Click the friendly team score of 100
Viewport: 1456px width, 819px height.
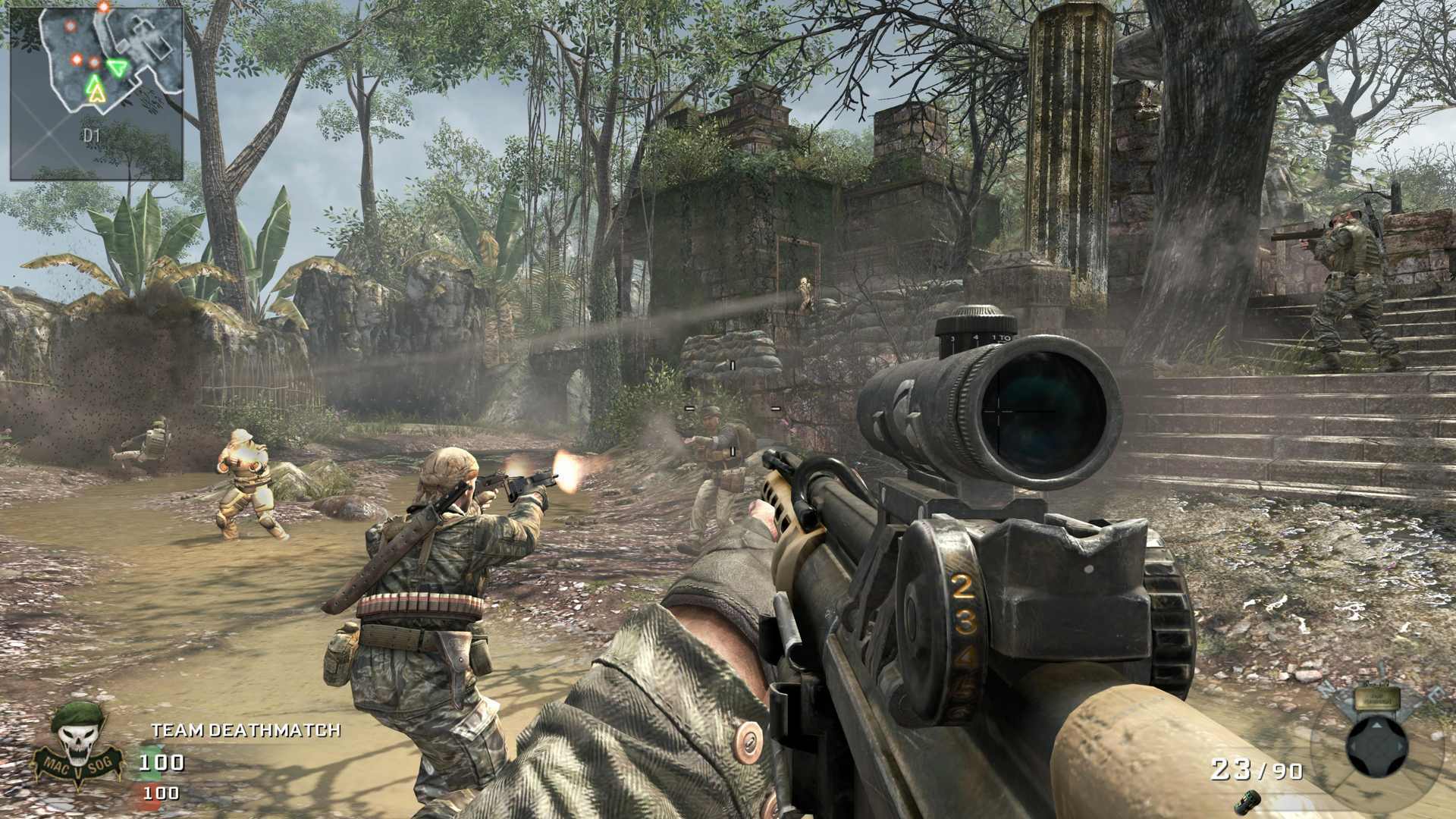point(161,763)
